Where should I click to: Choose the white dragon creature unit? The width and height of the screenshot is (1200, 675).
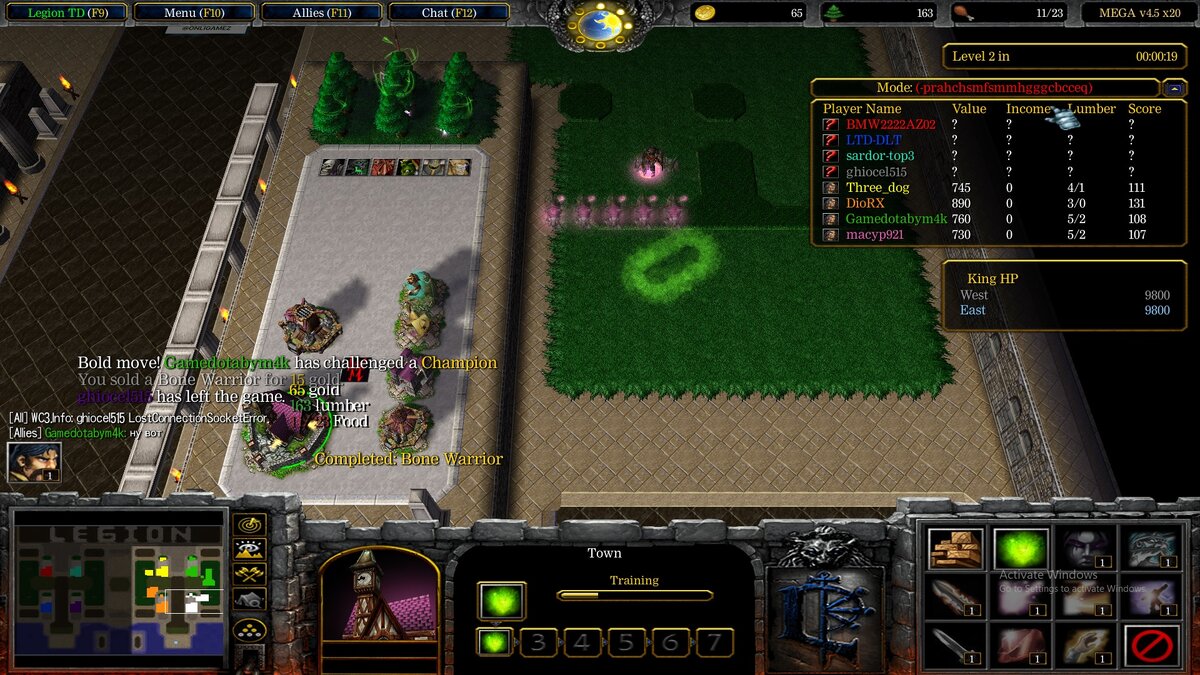pos(1150,549)
